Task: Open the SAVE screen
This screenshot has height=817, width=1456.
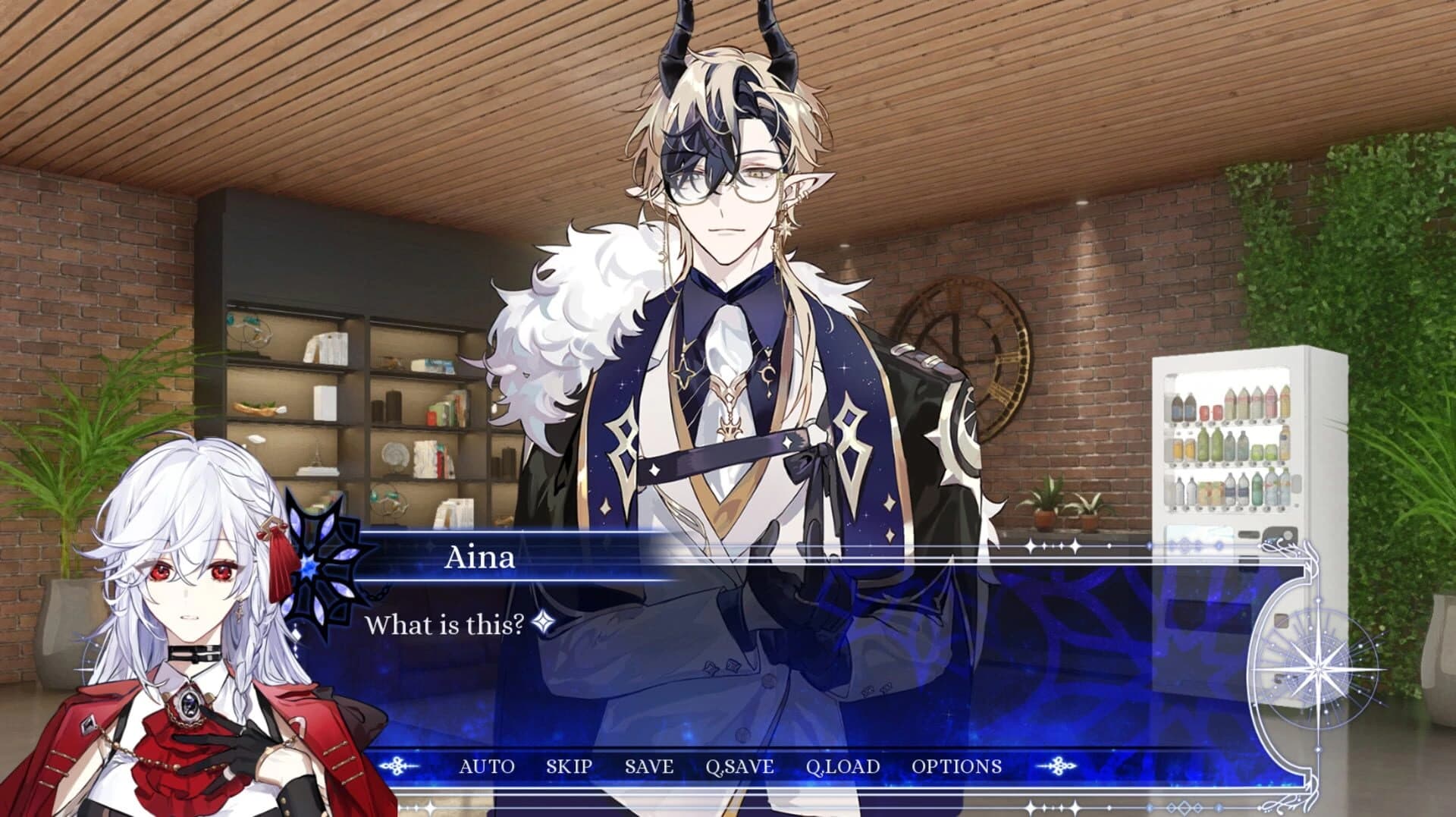Action: [x=648, y=767]
